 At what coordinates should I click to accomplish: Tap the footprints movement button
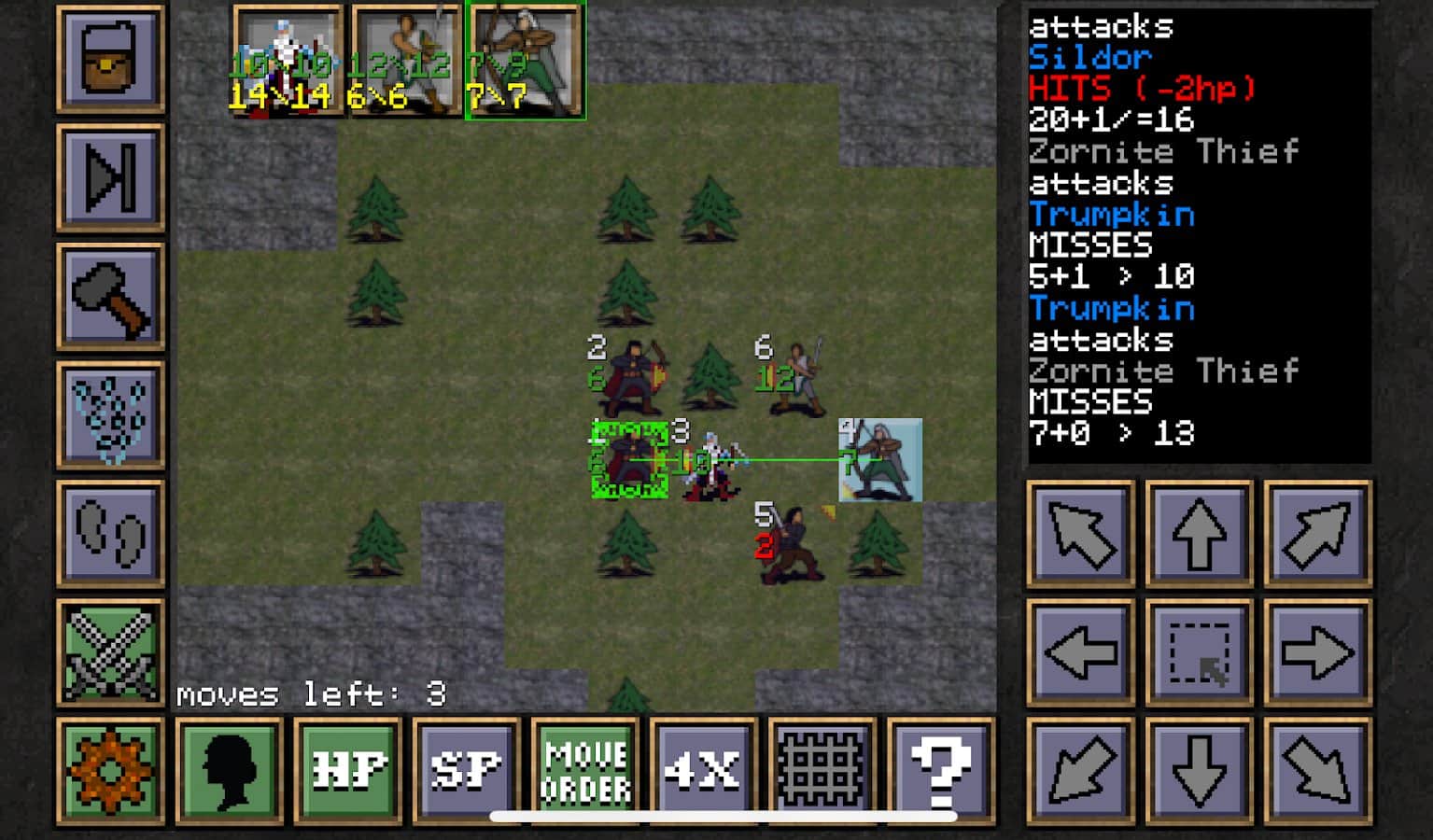(110, 533)
